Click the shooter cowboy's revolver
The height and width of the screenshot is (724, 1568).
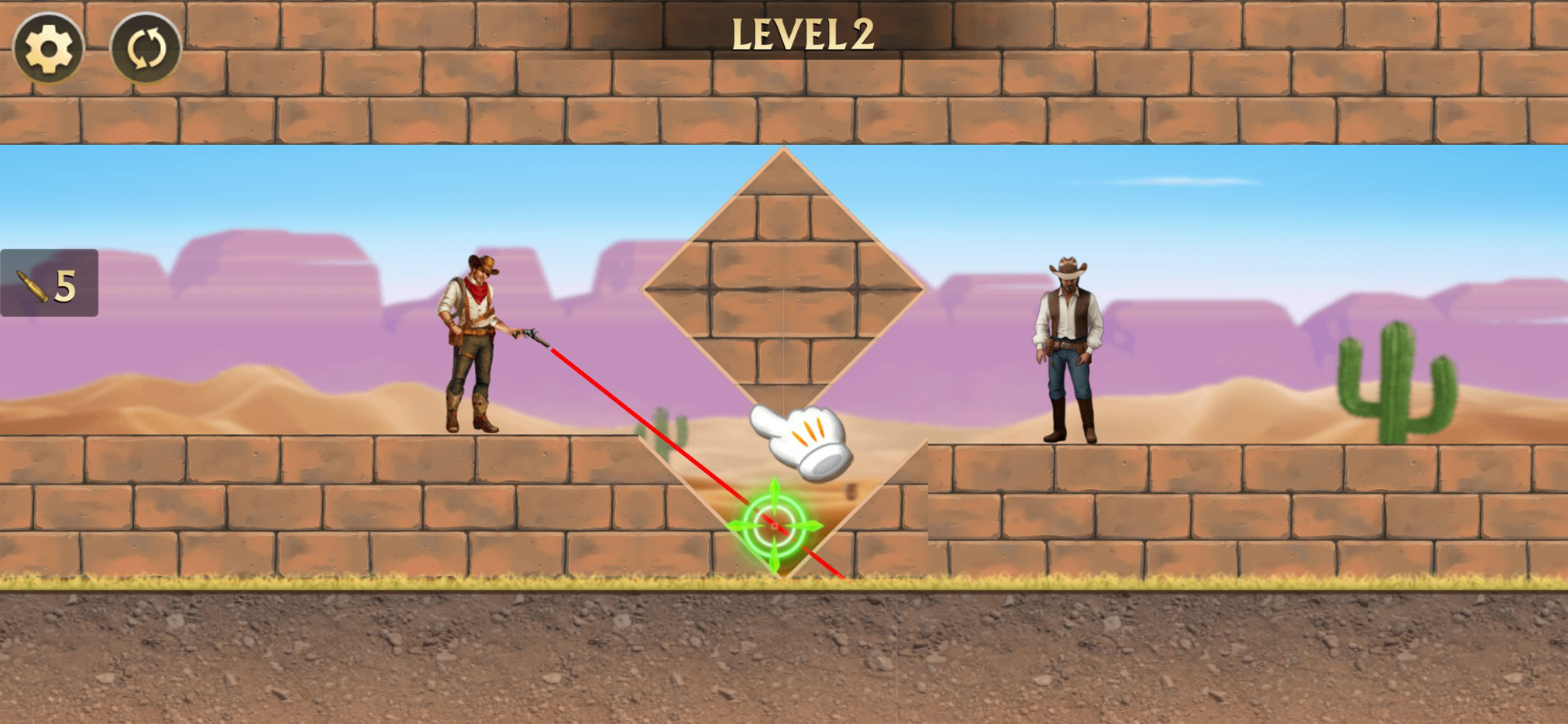click(x=530, y=336)
